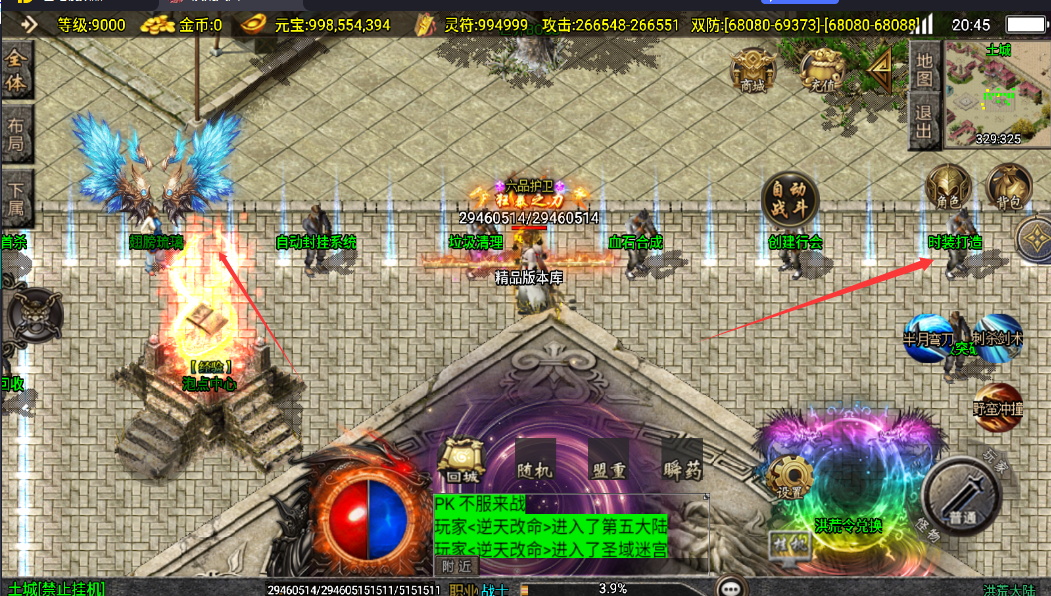
Task: Open the 商城 shop icon
Action: tap(753, 69)
